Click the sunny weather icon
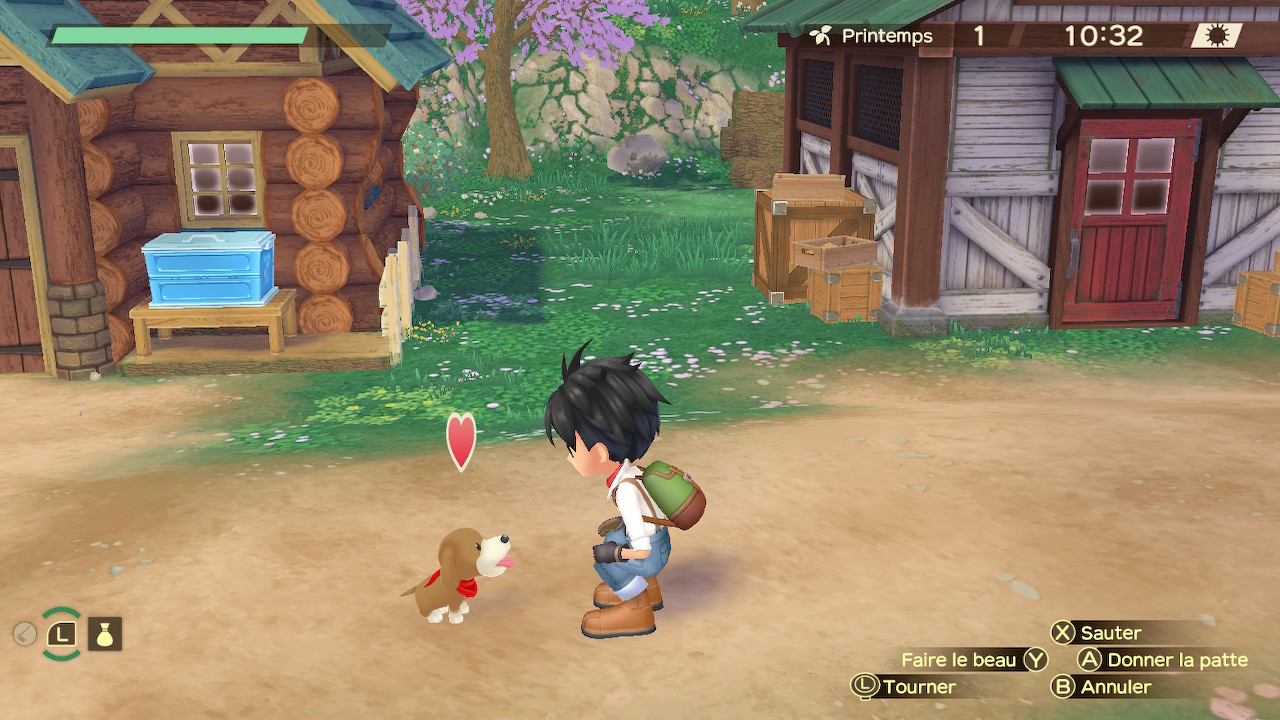Viewport: 1280px width, 720px height. click(x=1217, y=36)
